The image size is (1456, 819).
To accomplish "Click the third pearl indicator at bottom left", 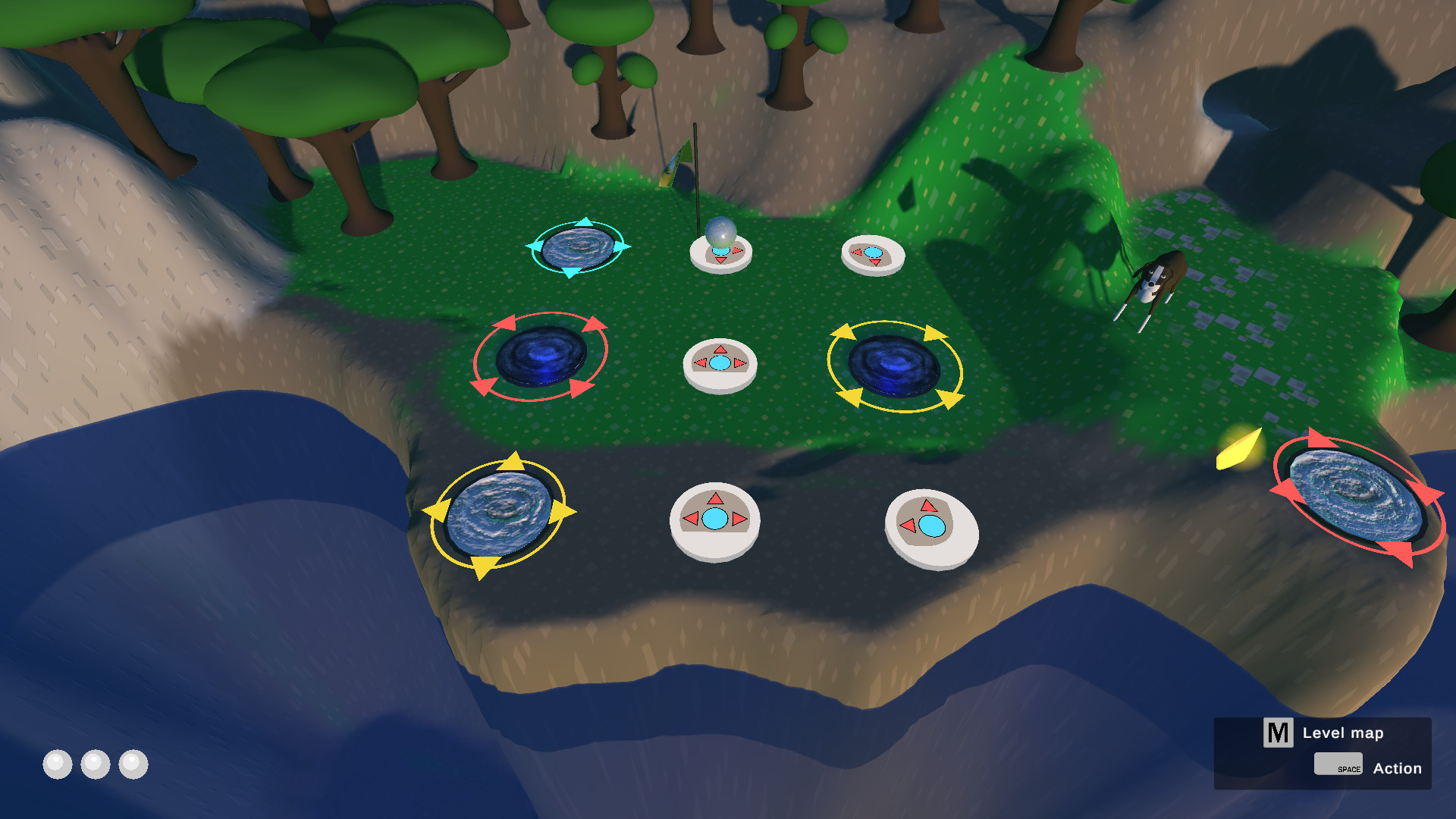I will point(133,764).
